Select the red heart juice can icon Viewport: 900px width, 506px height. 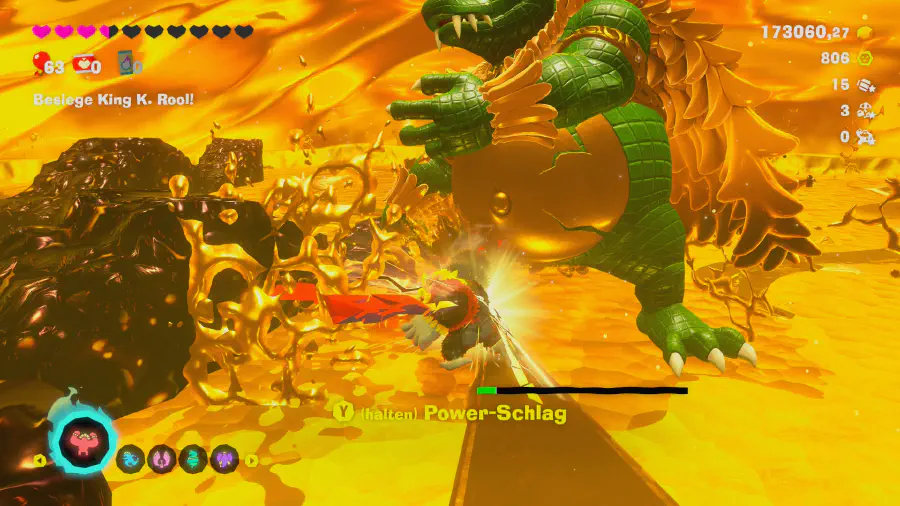click(84, 65)
